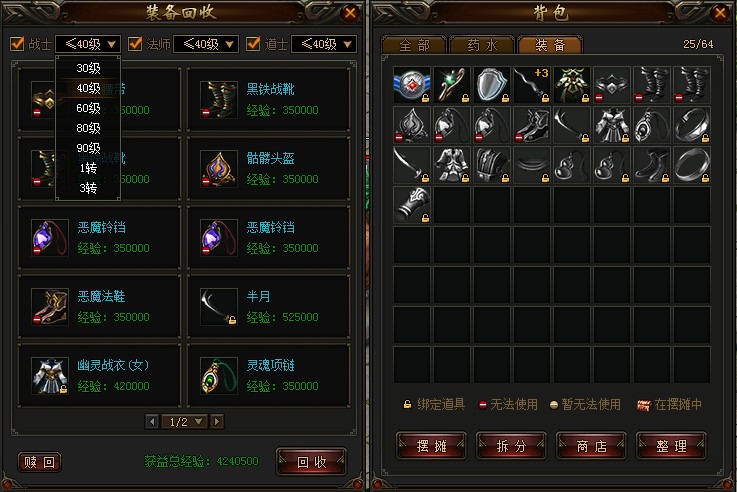Close the 装备回收 recycle window
This screenshot has width=737, height=492.
(x=349, y=13)
